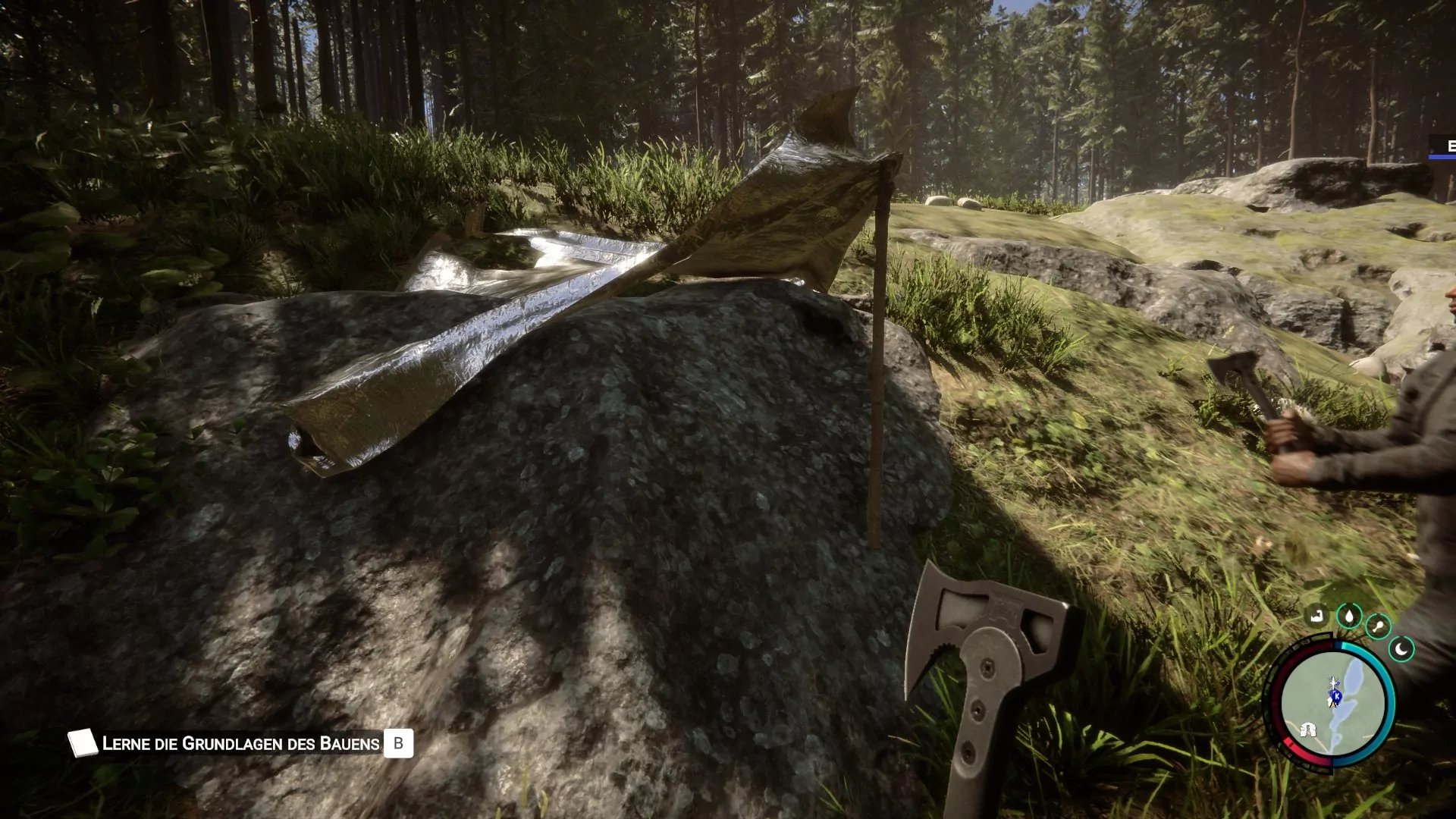The image size is (1456, 819).
Task: Click the blue K marker on minimap
Action: [1335, 695]
